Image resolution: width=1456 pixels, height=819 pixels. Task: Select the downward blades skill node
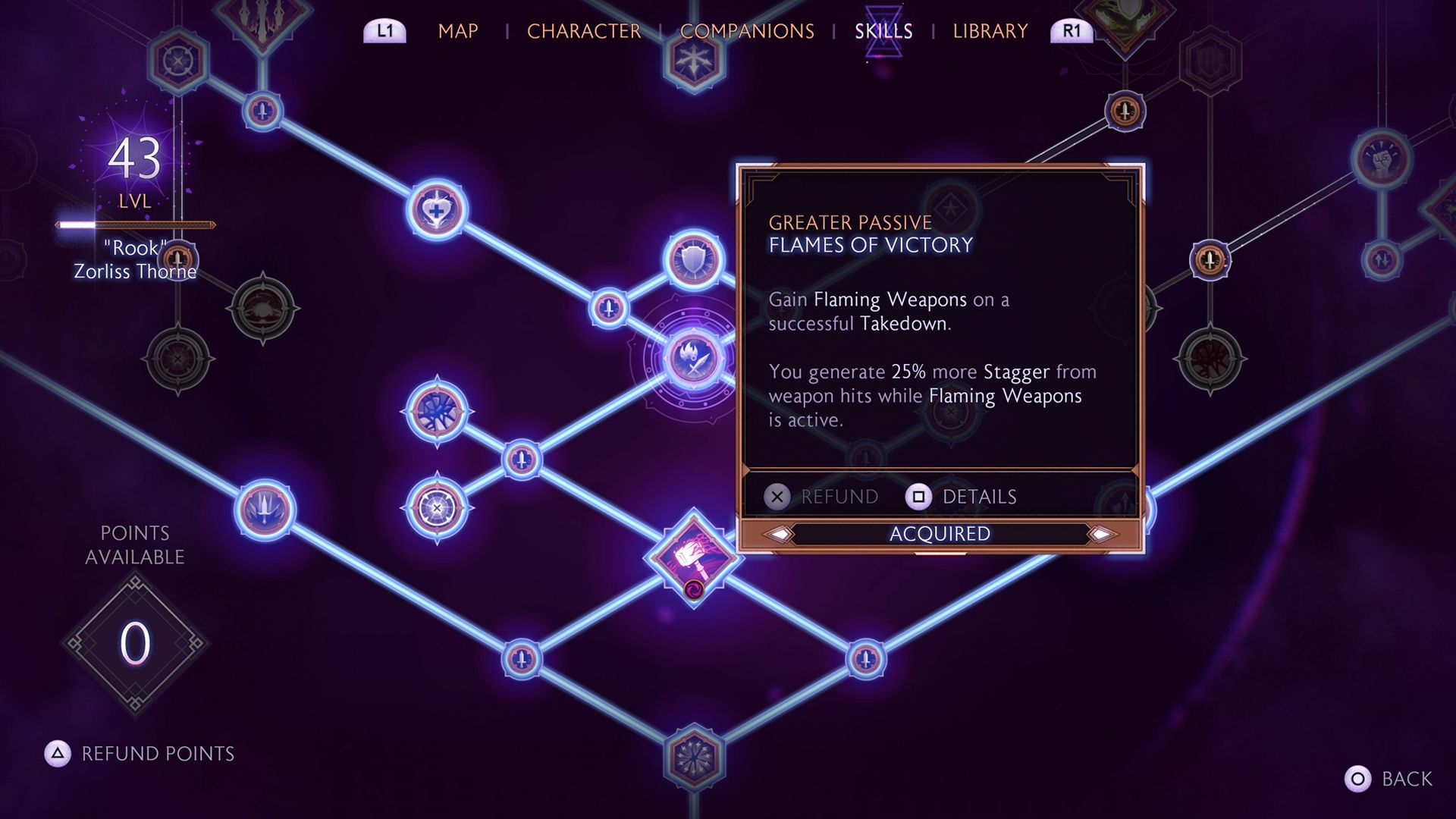tap(265, 510)
